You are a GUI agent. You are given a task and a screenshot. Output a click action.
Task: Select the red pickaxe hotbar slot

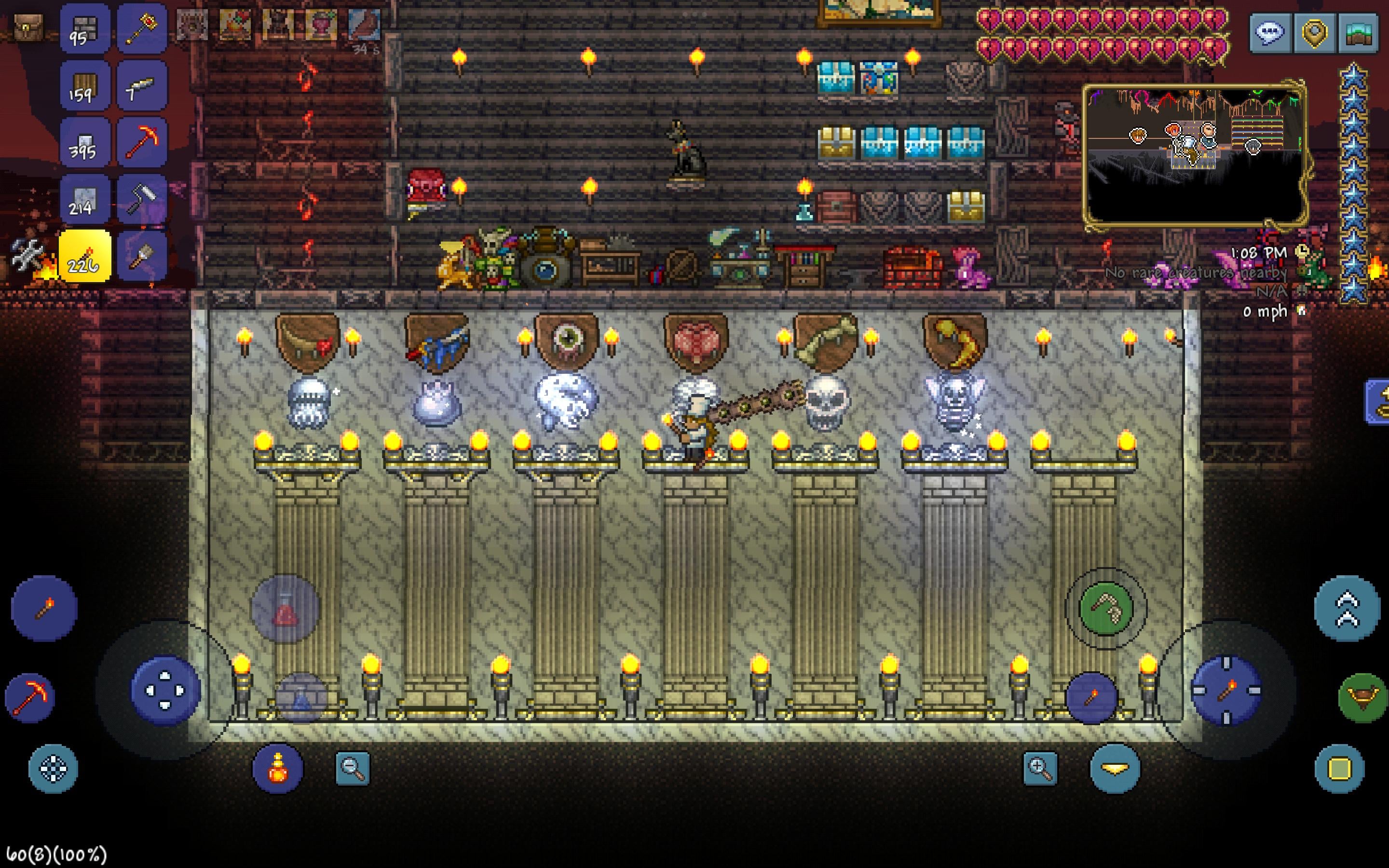tap(141, 142)
